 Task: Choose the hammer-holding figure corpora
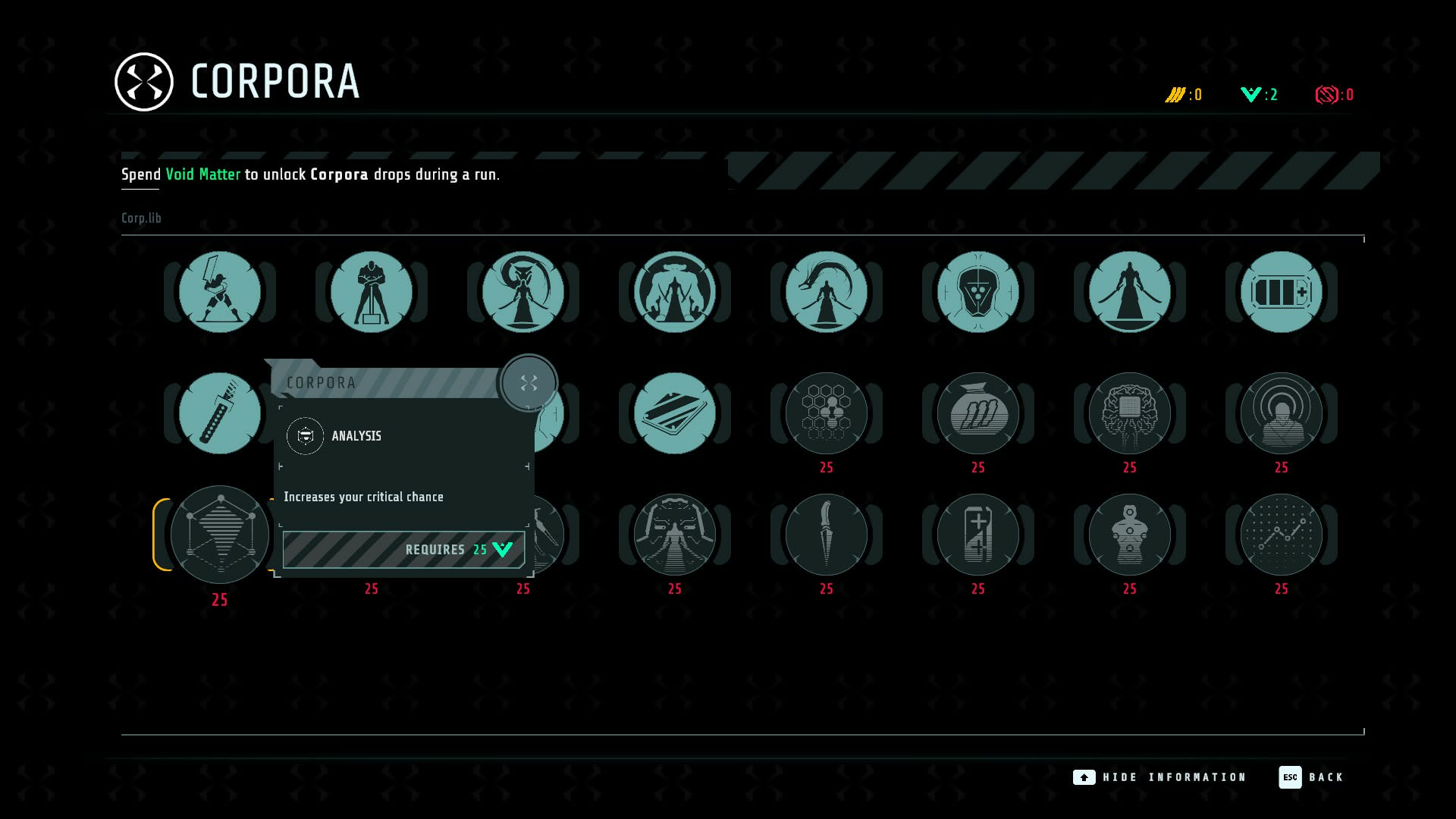click(372, 292)
